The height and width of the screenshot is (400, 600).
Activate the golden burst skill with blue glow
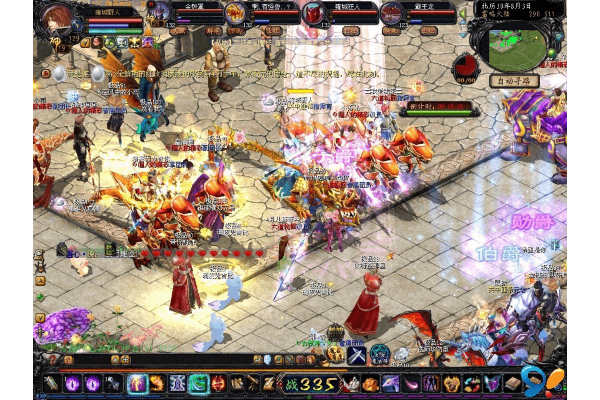pos(137,384)
